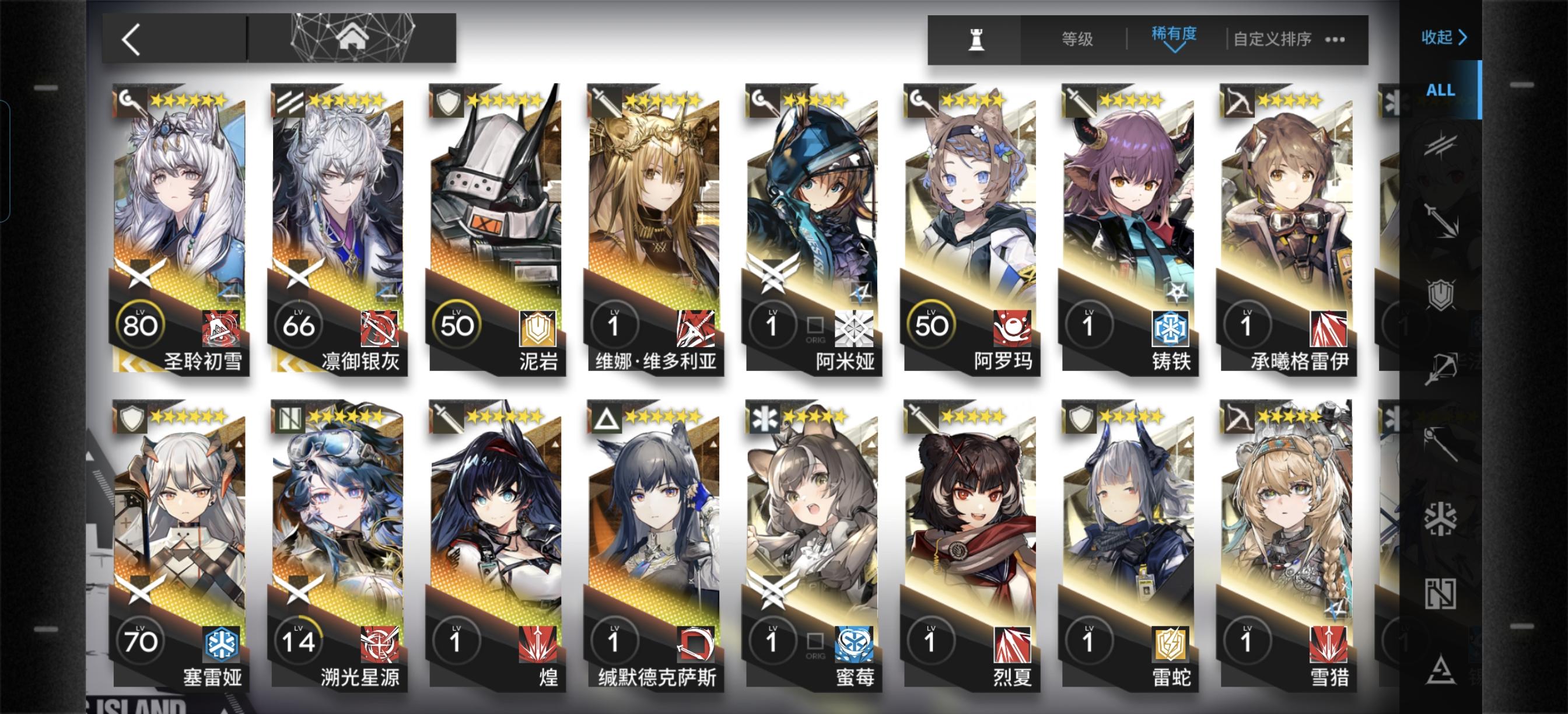The height and width of the screenshot is (714, 1568).
Task: Click the back arrow at top left
Action: pos(131,40)
